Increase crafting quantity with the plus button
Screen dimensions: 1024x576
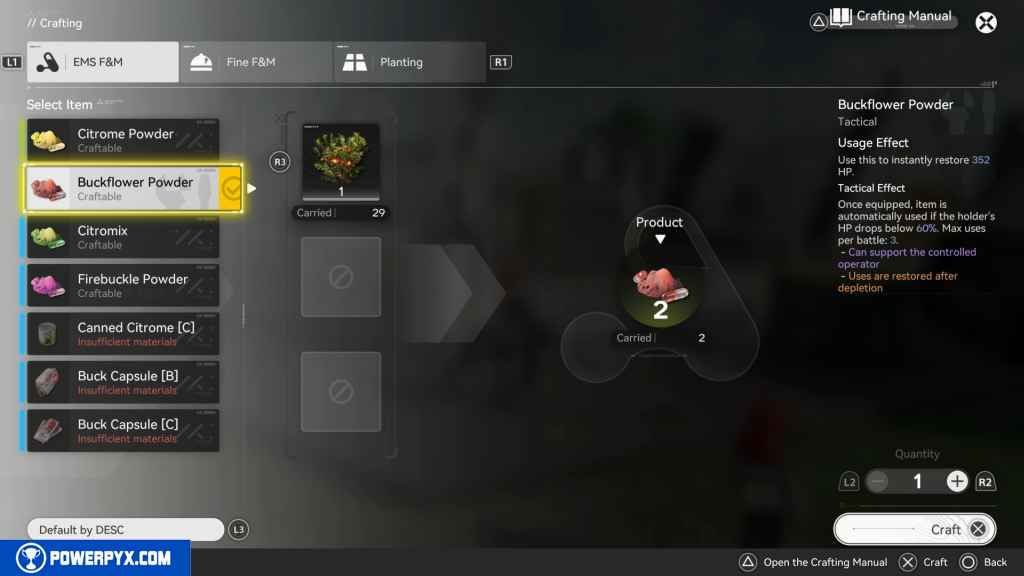pyautogui.click(x=957, y=482)
